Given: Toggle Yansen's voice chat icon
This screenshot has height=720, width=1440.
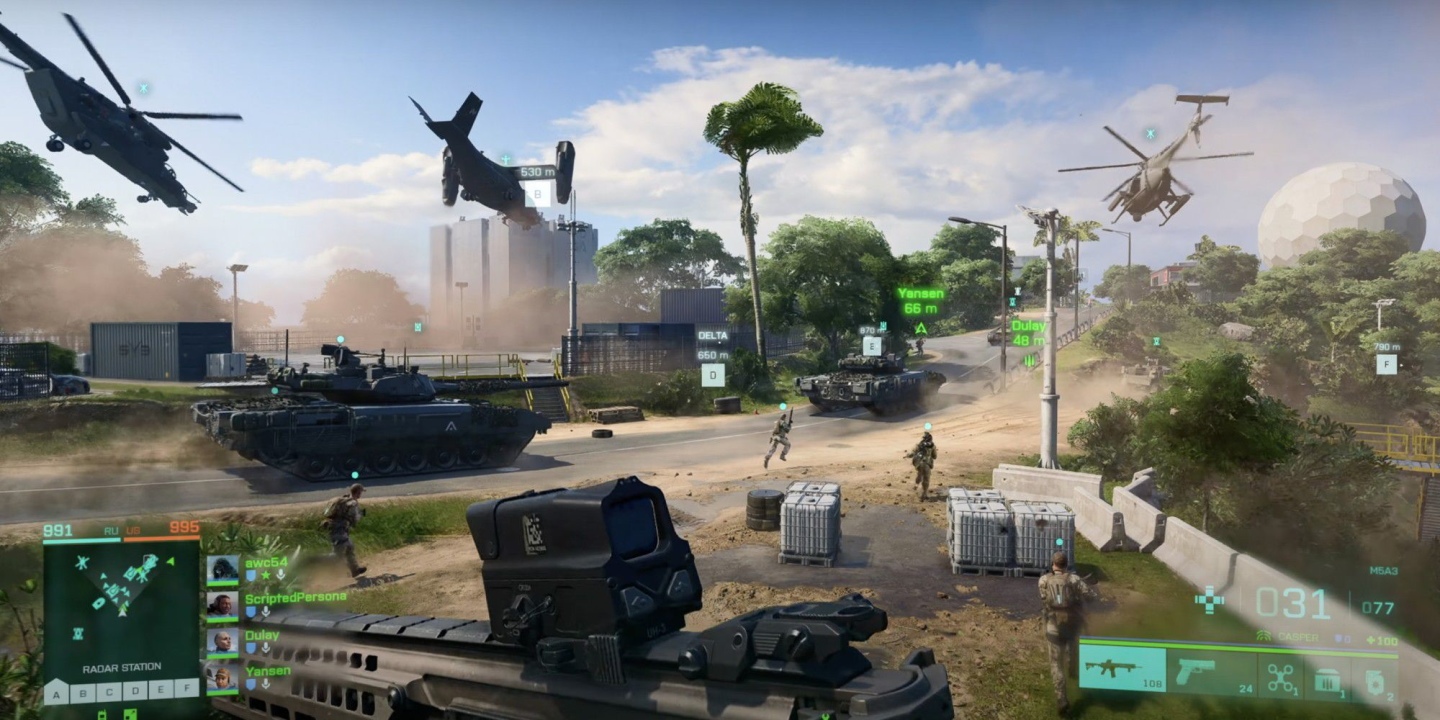Looking at the screenshot, I should (266, 684).
